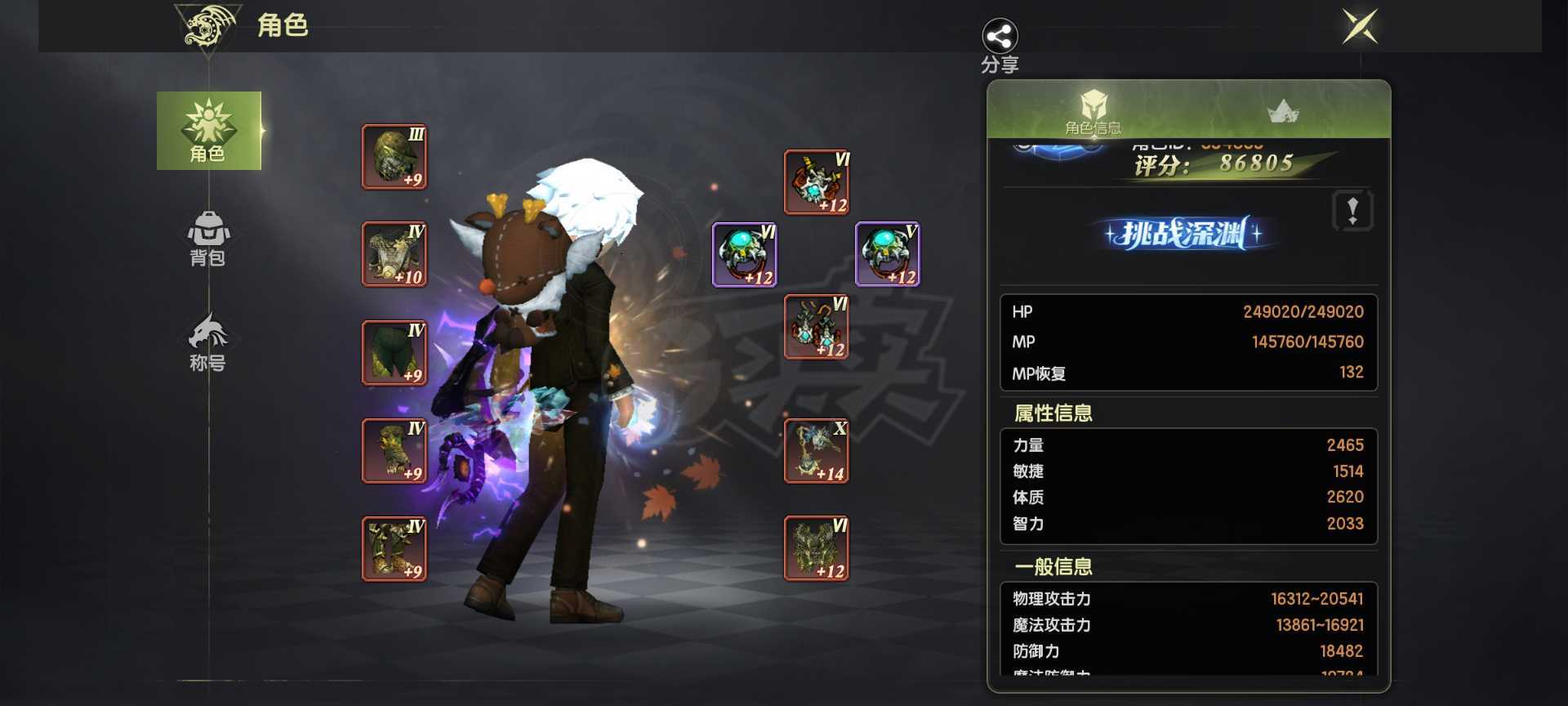
Task: Select the 角色信息 info panel tab
Action: (1093, 111)
